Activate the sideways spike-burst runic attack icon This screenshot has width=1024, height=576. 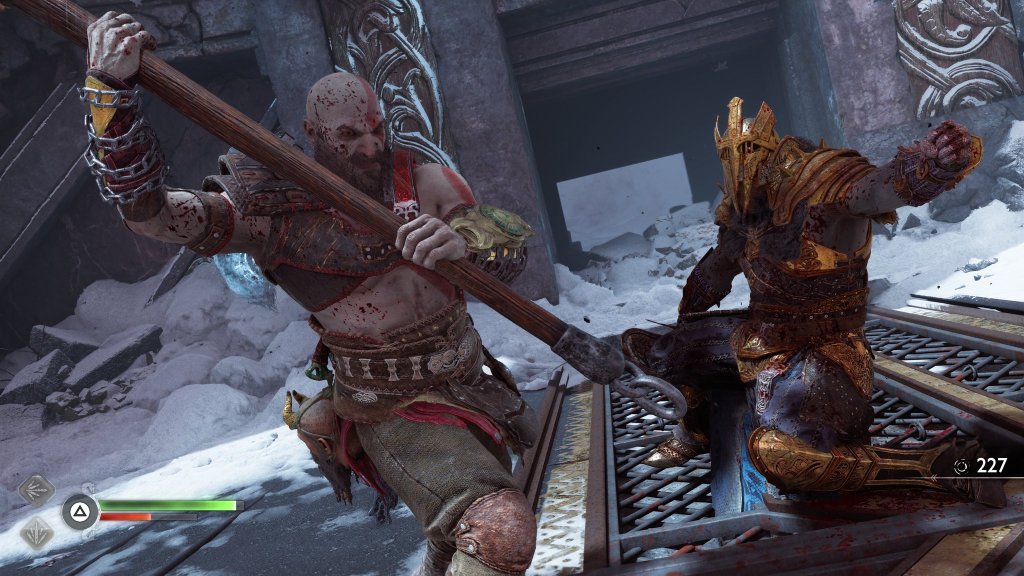click(x=36, y=492)
